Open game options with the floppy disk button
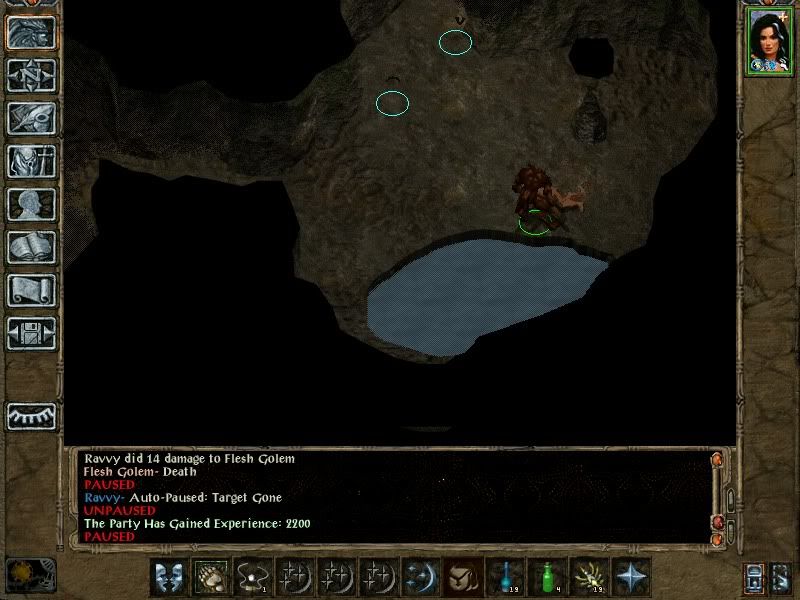Image resolution: width=800 pixels, height=600 pixels. [31, 333]
